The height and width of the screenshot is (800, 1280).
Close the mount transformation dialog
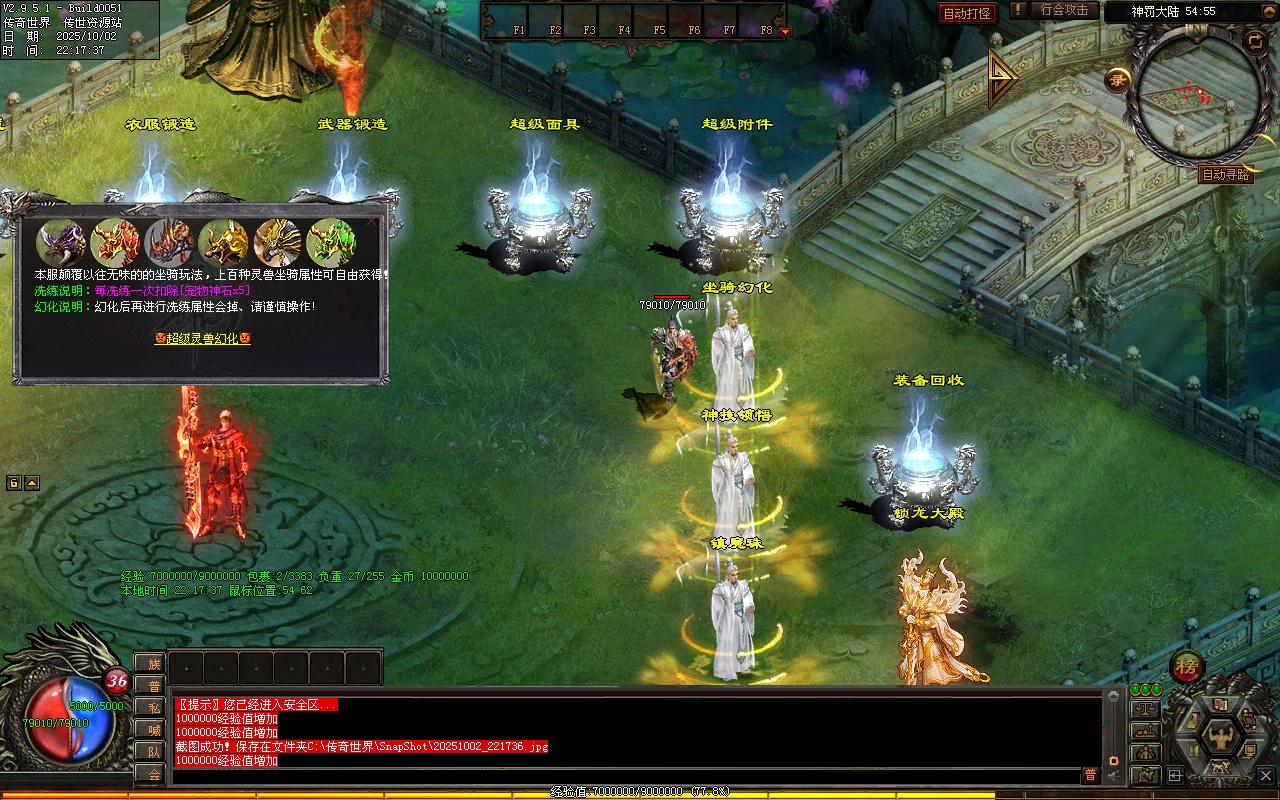373,220
